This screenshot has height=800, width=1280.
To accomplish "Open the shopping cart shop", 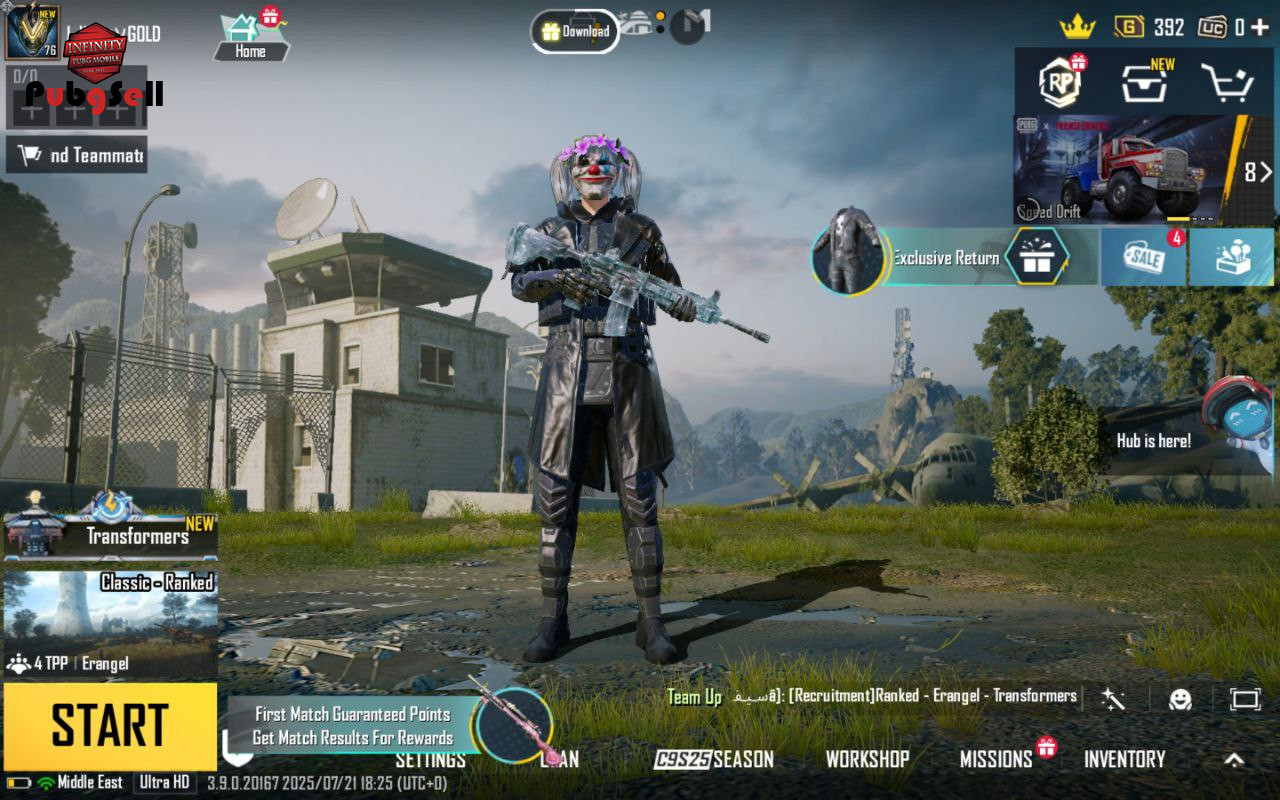I will click(x=1226, y=84).
